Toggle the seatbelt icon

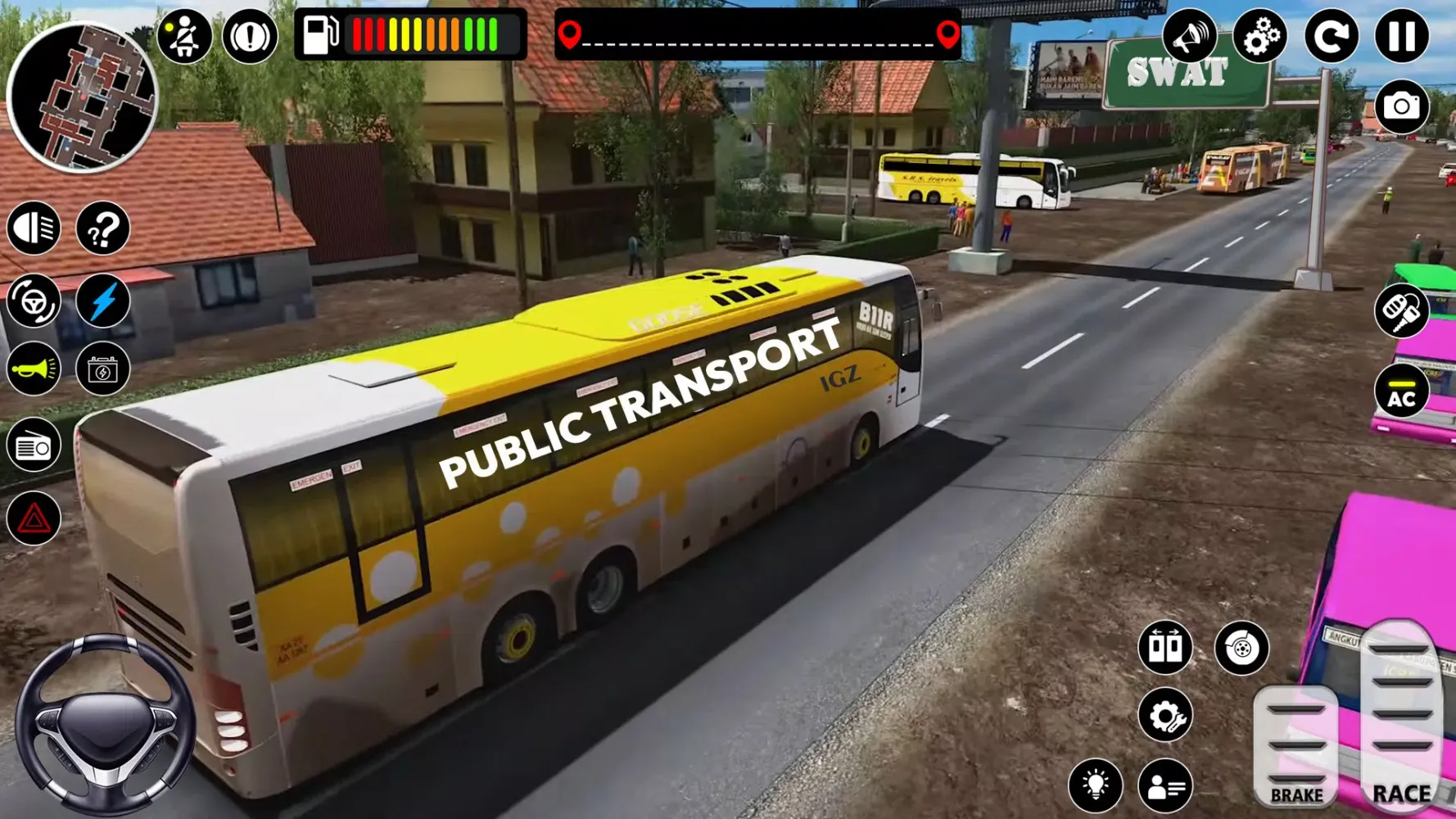184,36
